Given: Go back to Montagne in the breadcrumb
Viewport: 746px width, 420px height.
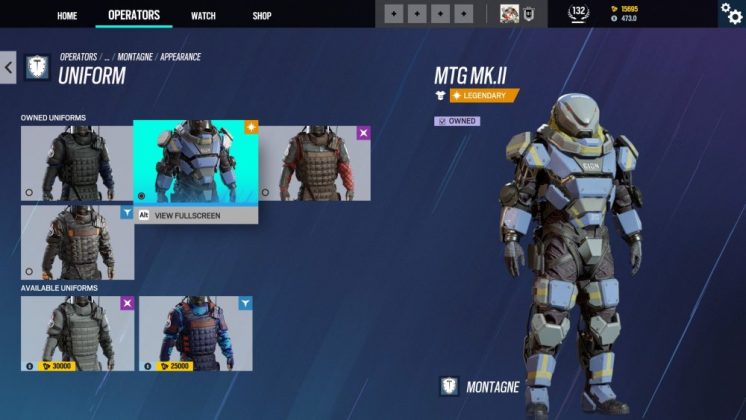Looking at the screenshot, I should [x=135, y=58].
